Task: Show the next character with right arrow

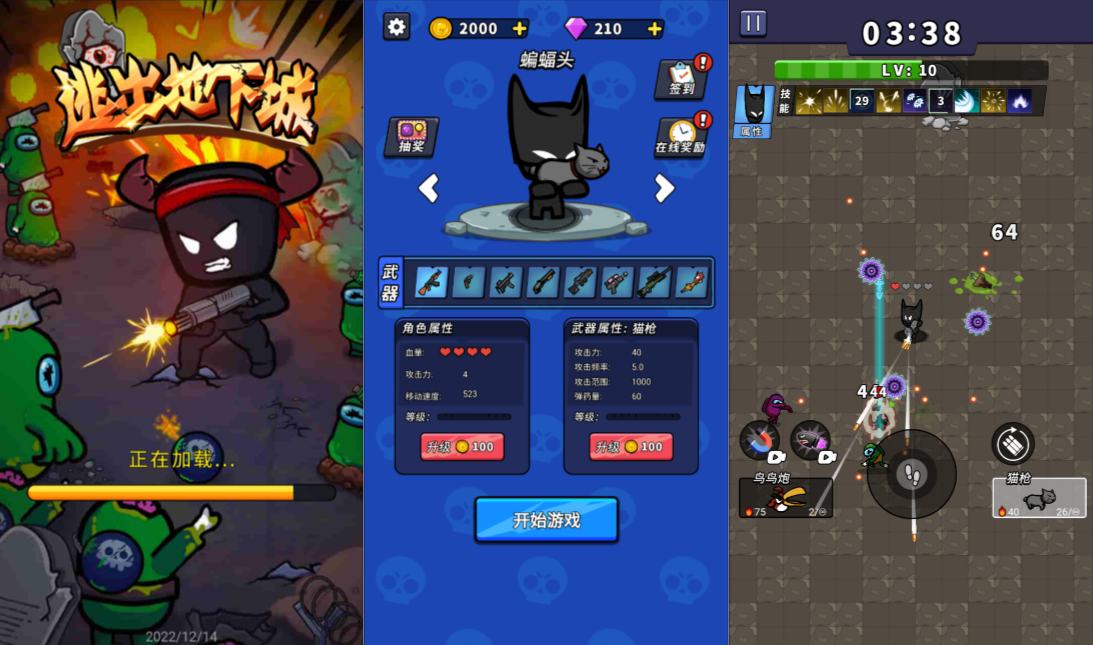Action: 664,188
